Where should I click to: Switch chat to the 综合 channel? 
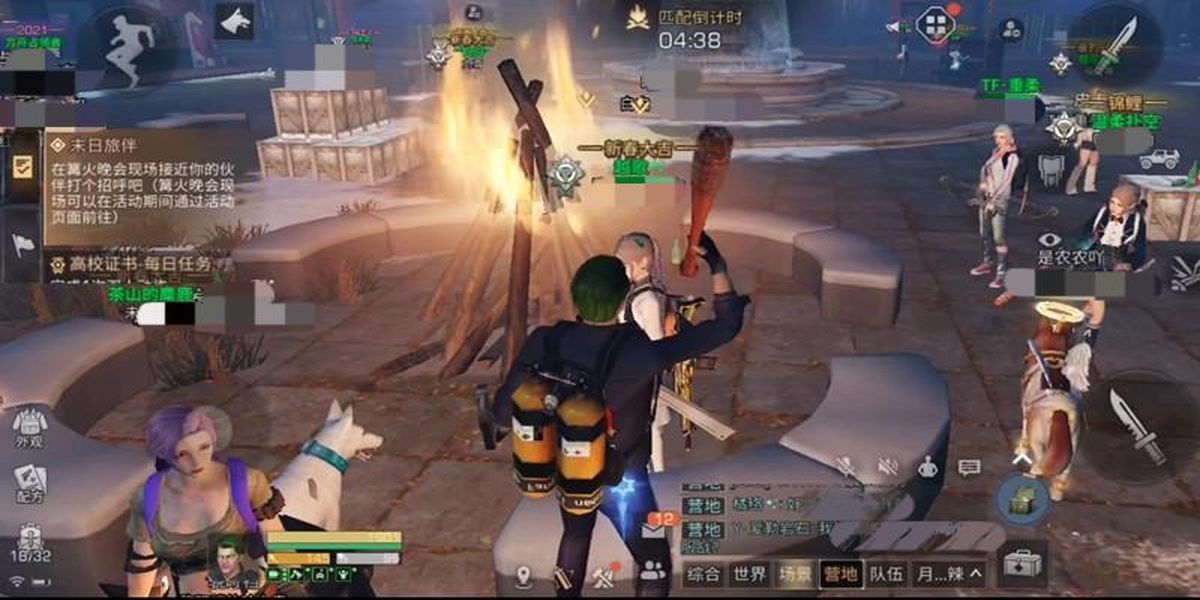(704, 574)
